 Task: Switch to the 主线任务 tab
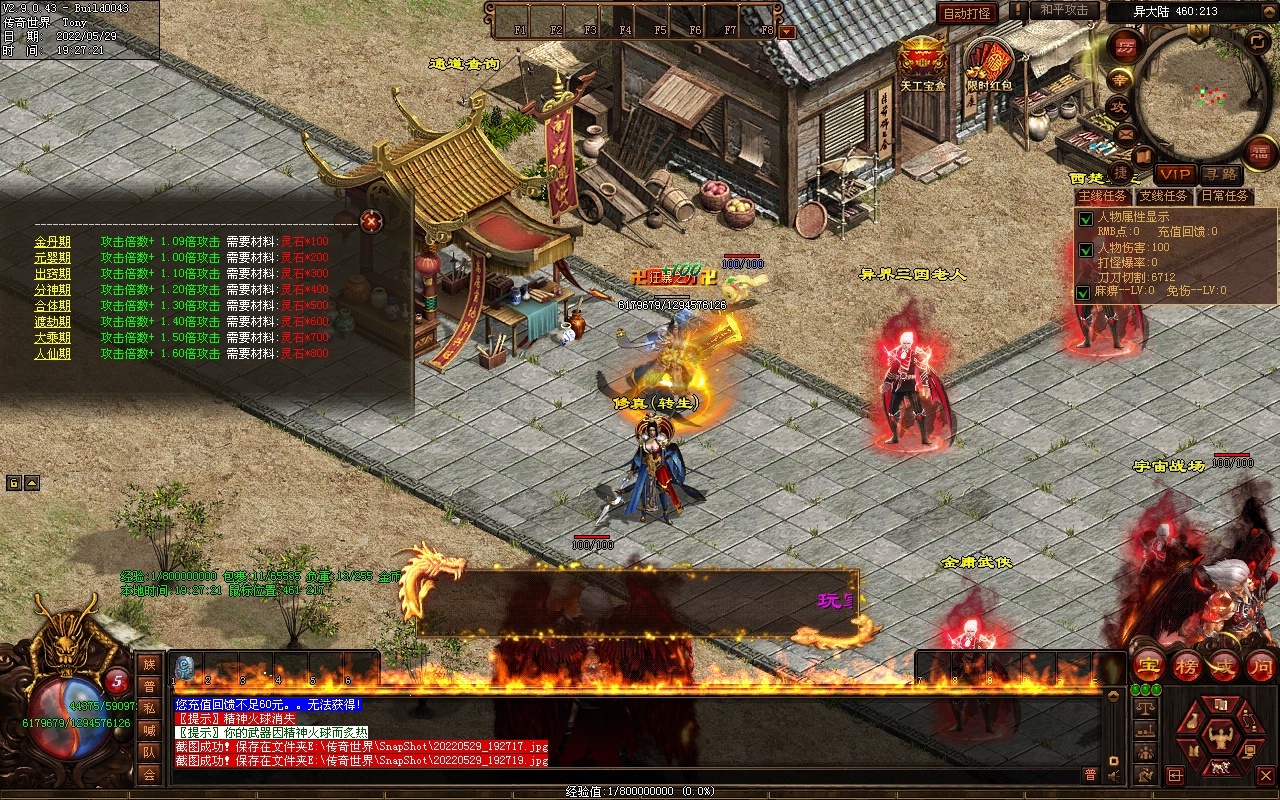(x=1103, y=196)
